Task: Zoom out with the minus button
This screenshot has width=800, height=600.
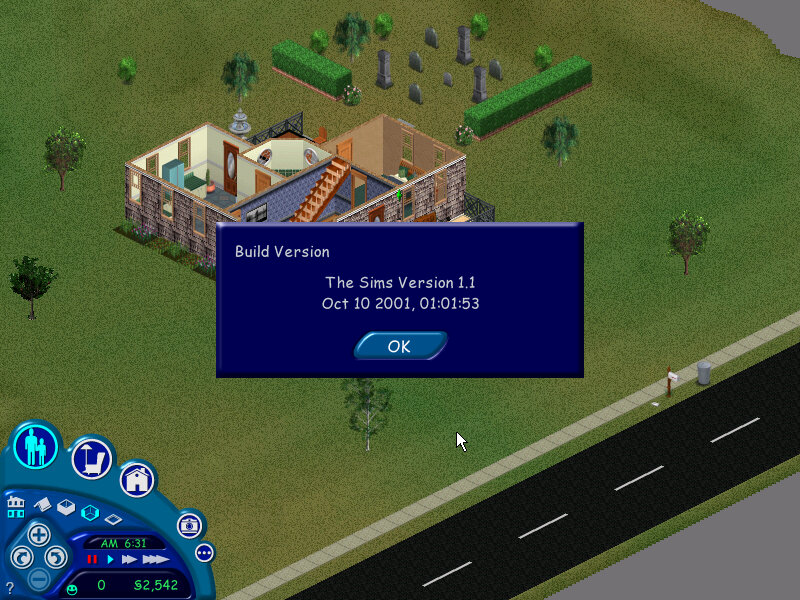Action: click(x=38, y=578)
